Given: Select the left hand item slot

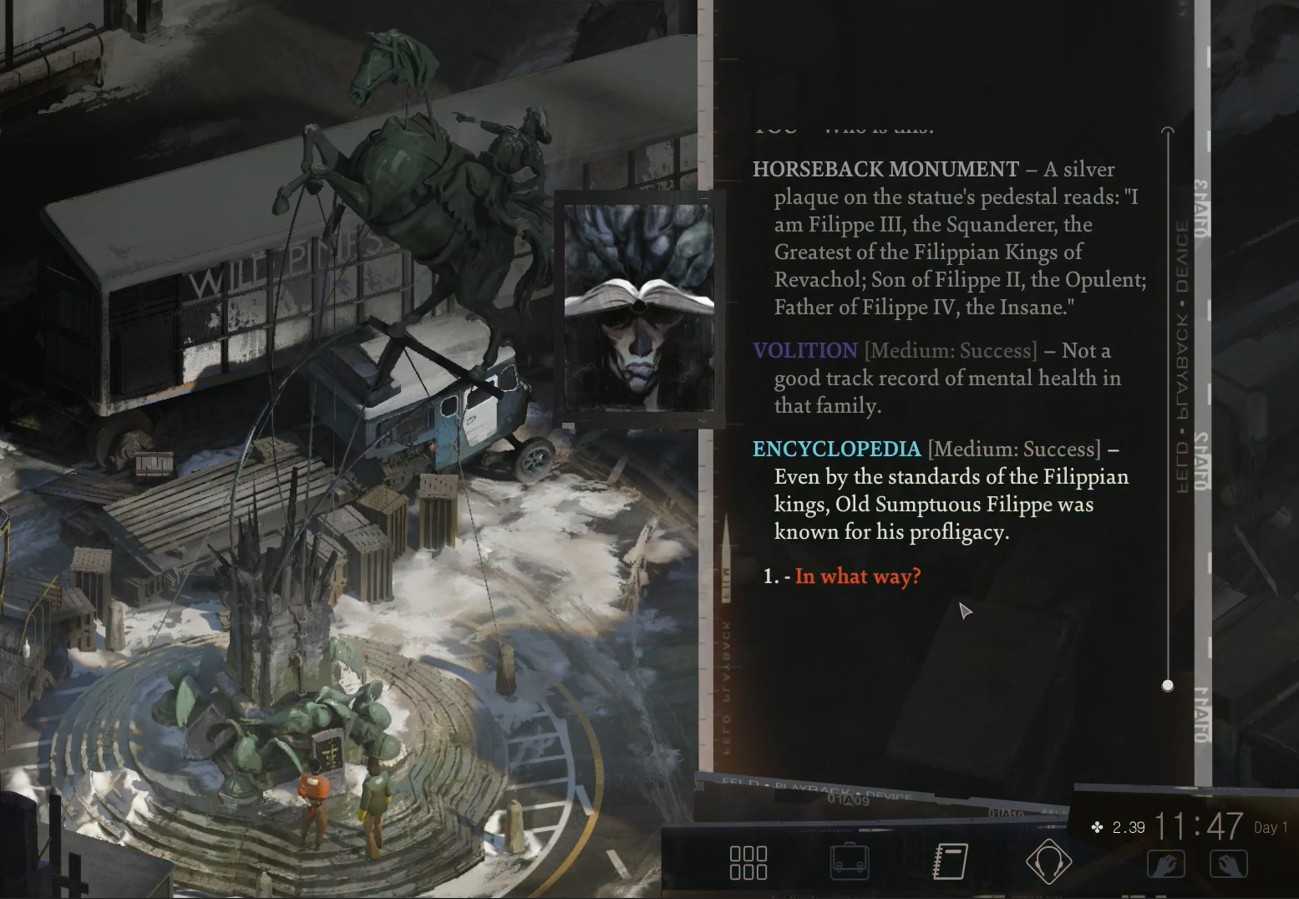Looking at the screenshot, I should pos(1165,863).
